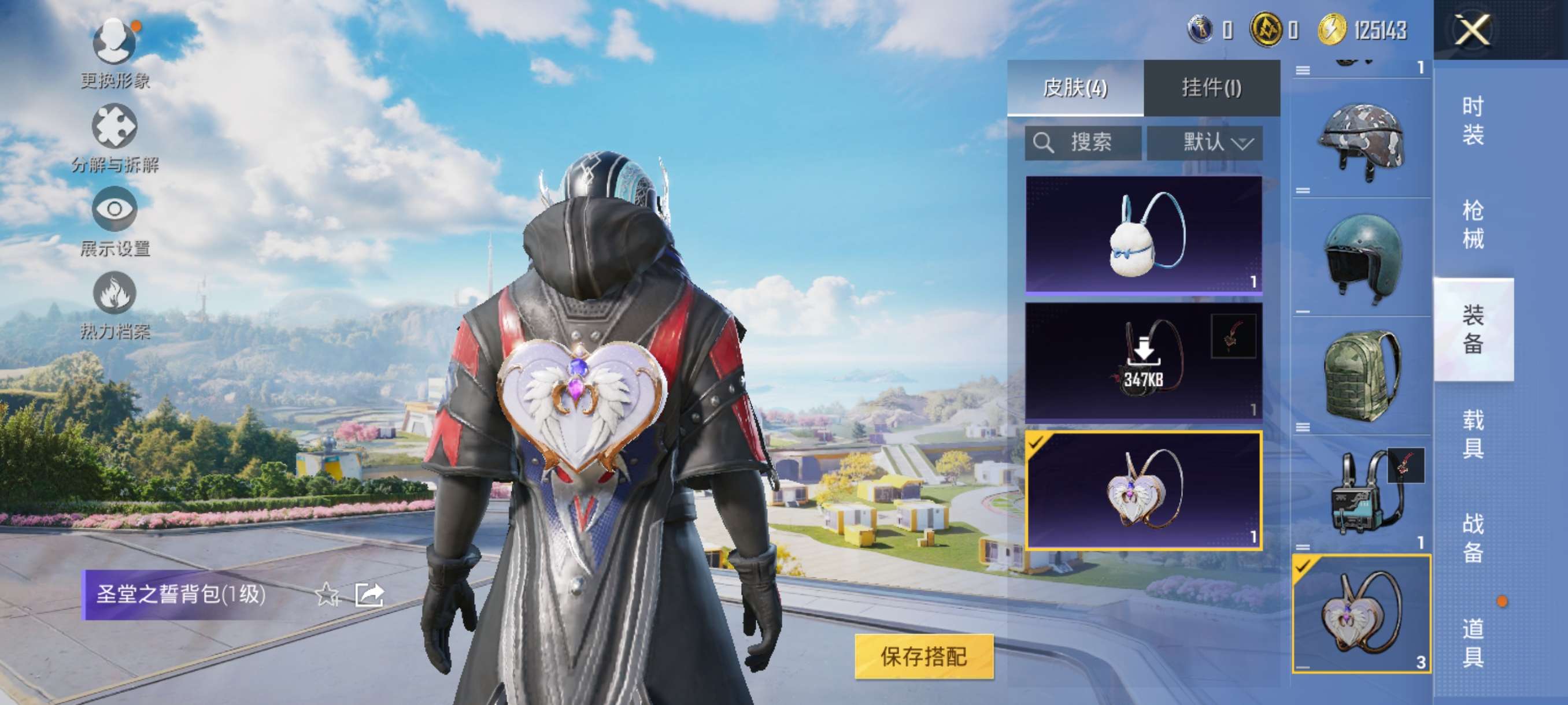The image size is (1568, 705).
Task: Close the wardrobe screen with the X
Action: (1471, 29)
